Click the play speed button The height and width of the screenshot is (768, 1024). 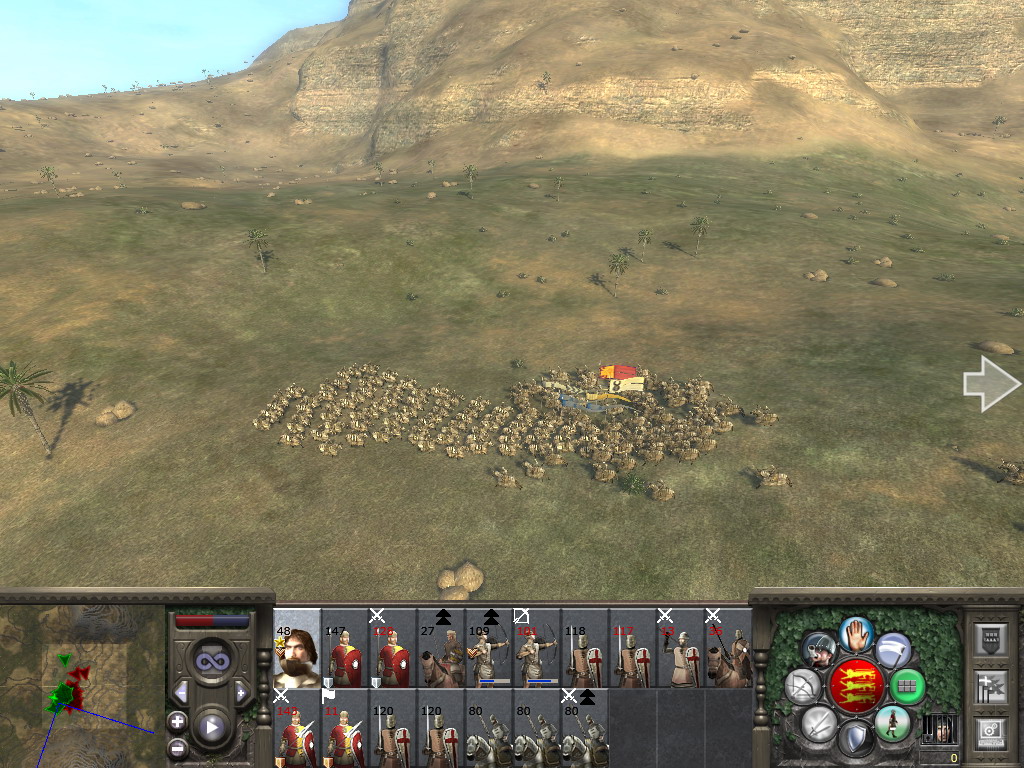pyautogui.click(x=211, y=727)
